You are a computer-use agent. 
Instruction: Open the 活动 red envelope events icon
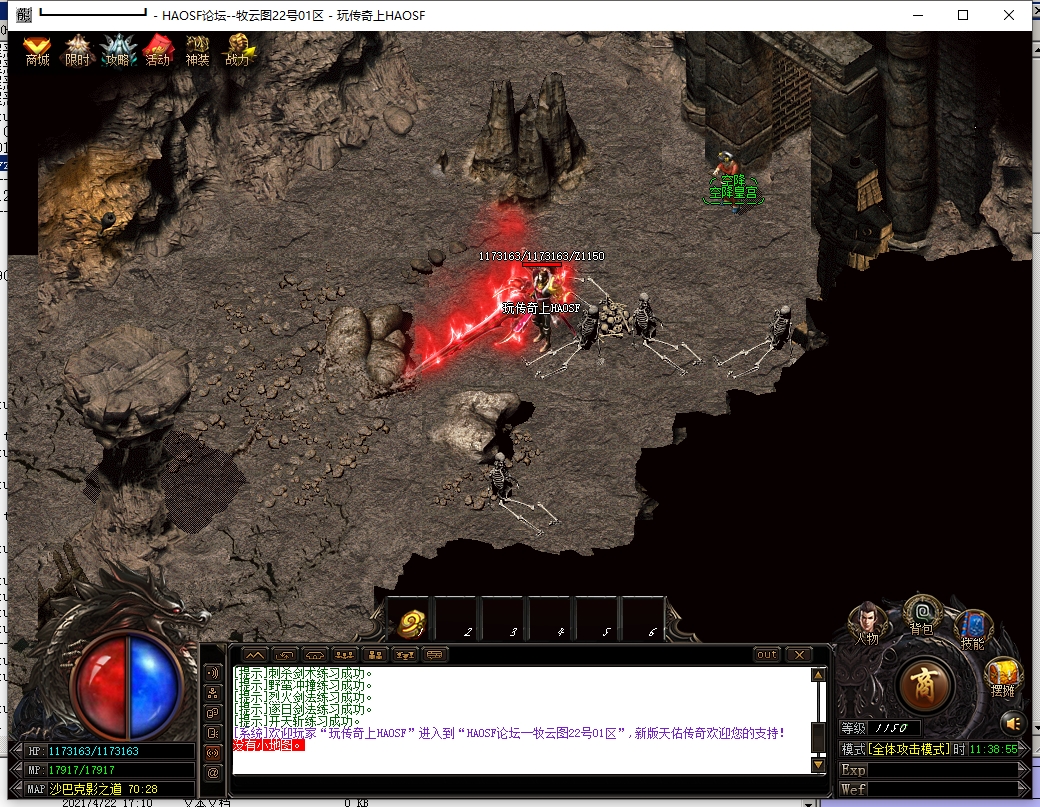coord(158,48)
